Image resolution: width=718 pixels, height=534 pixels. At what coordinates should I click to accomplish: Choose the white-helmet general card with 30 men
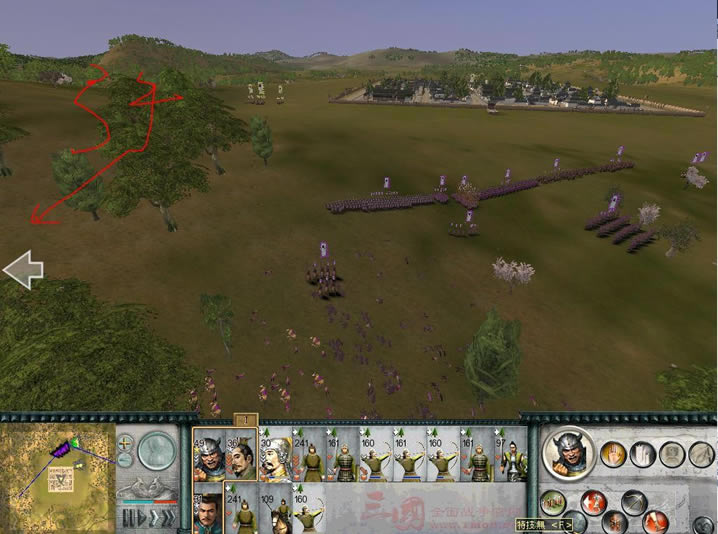coord(274,457)
